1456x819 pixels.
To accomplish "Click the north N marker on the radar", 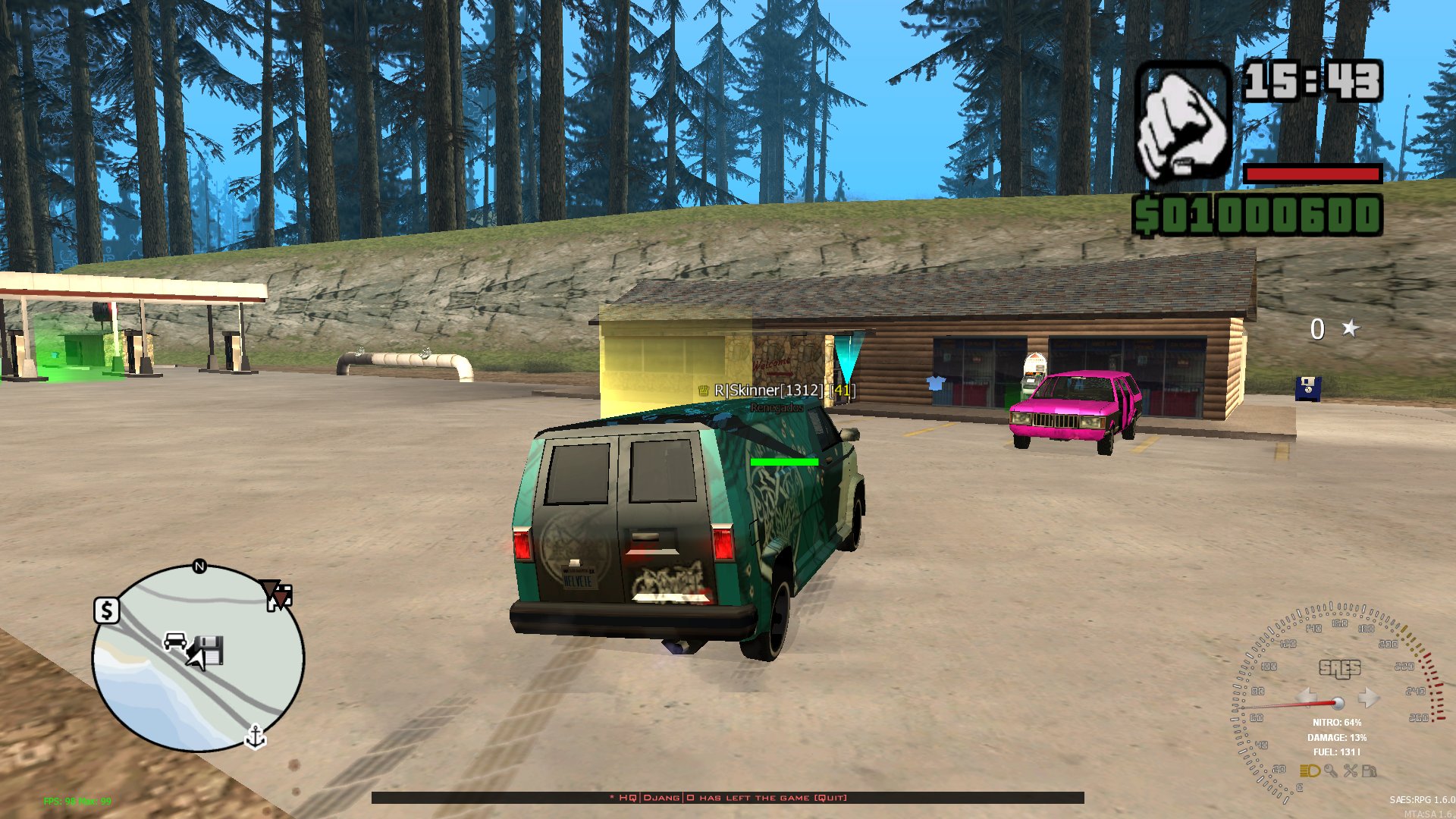I will [x=199, y=566].
